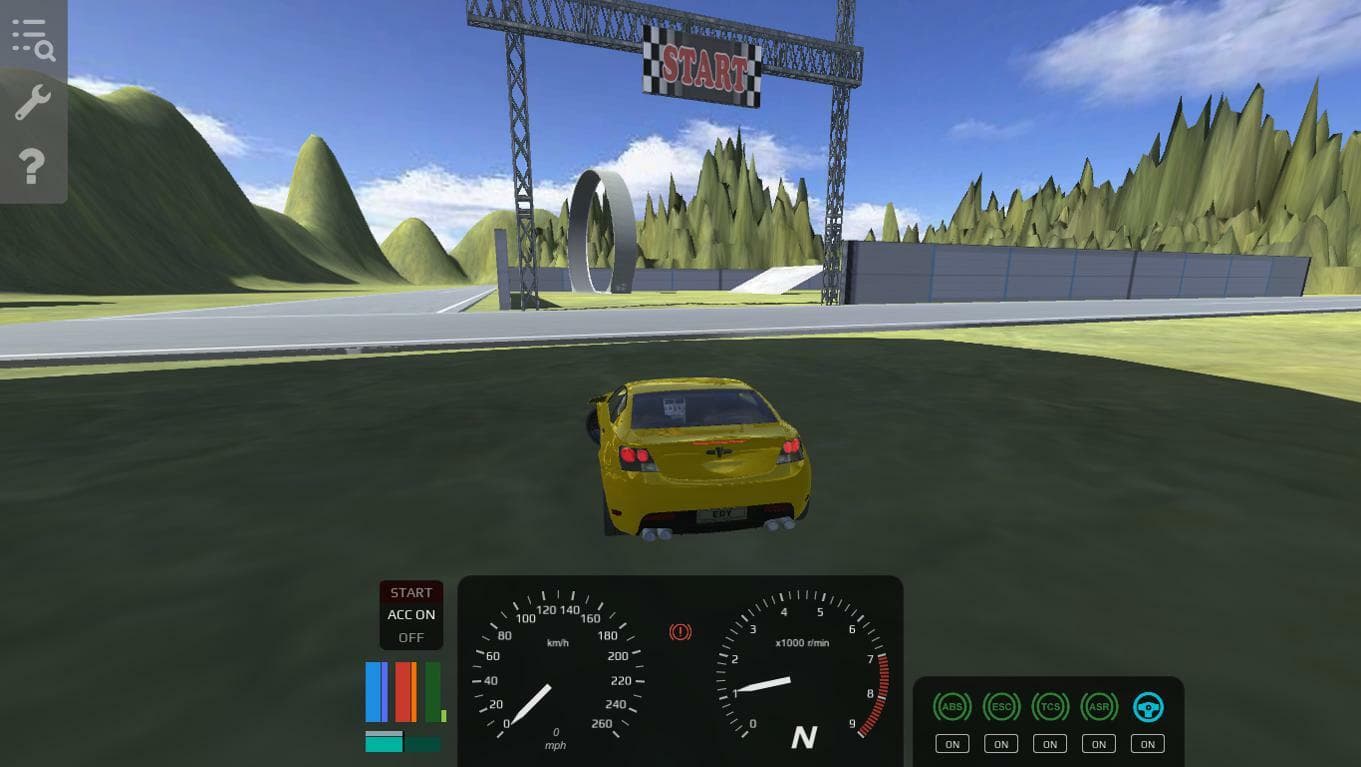Toggle the ON button under ASR
Screen dimensions: 1361x767
point(1099,744)
